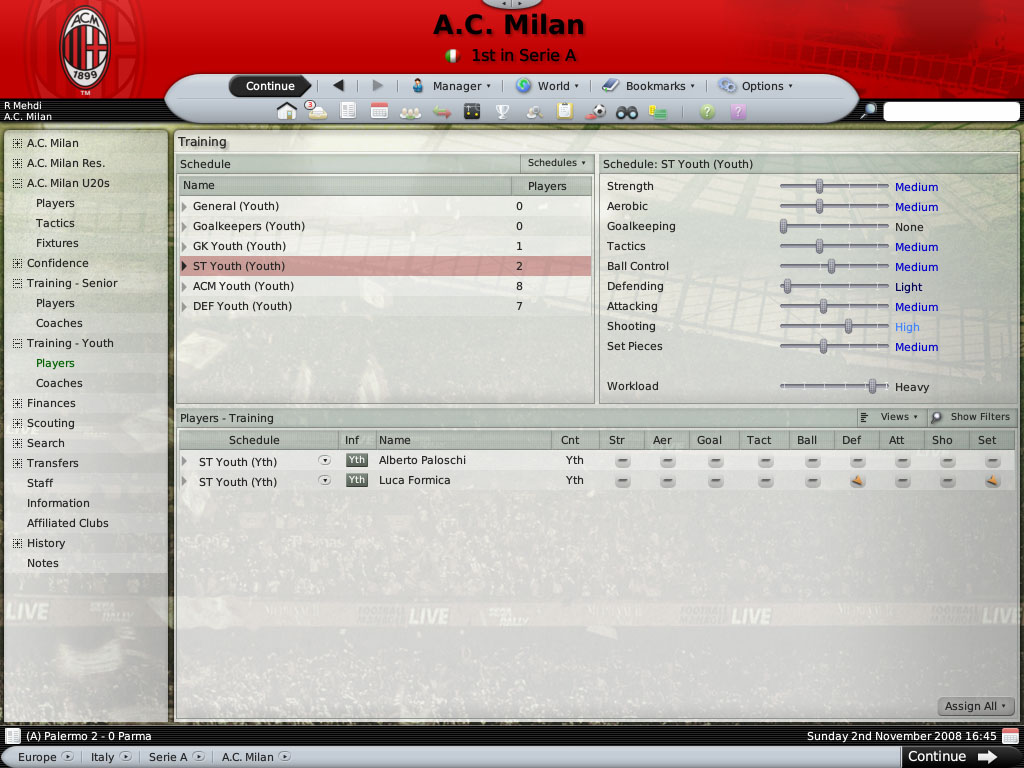Click the top Continue button

270,86
